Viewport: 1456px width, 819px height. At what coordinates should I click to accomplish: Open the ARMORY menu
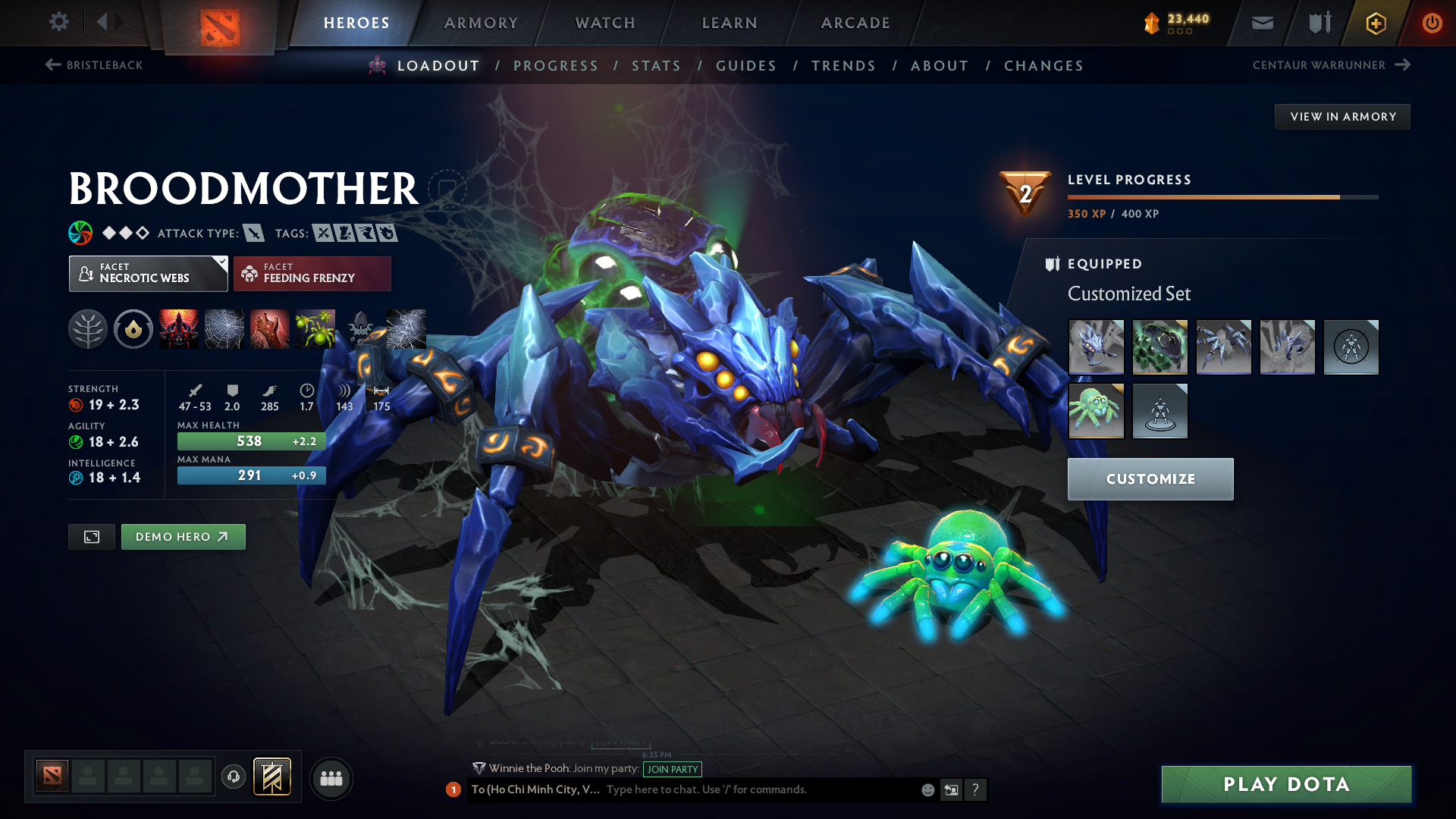click(481, 23)
